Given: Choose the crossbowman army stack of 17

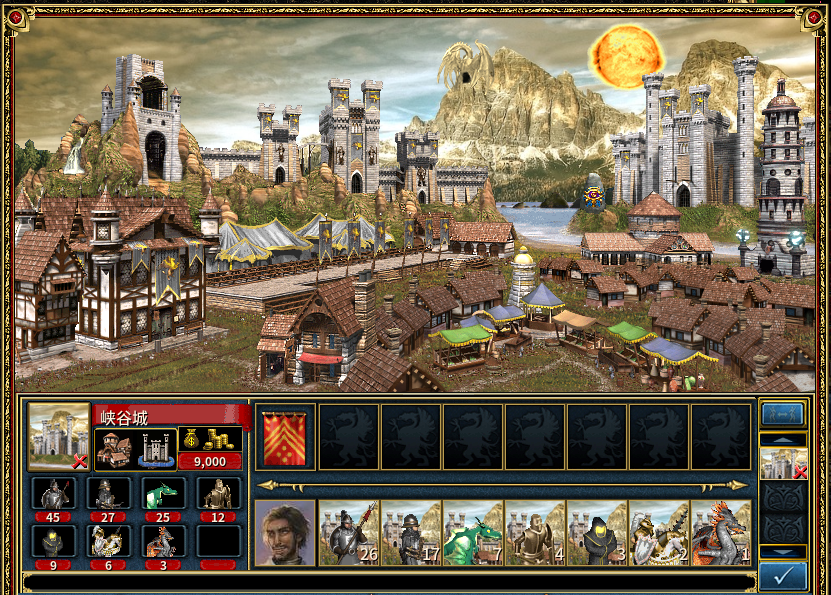Looking at the screenshot, I should tap(411, 532).
